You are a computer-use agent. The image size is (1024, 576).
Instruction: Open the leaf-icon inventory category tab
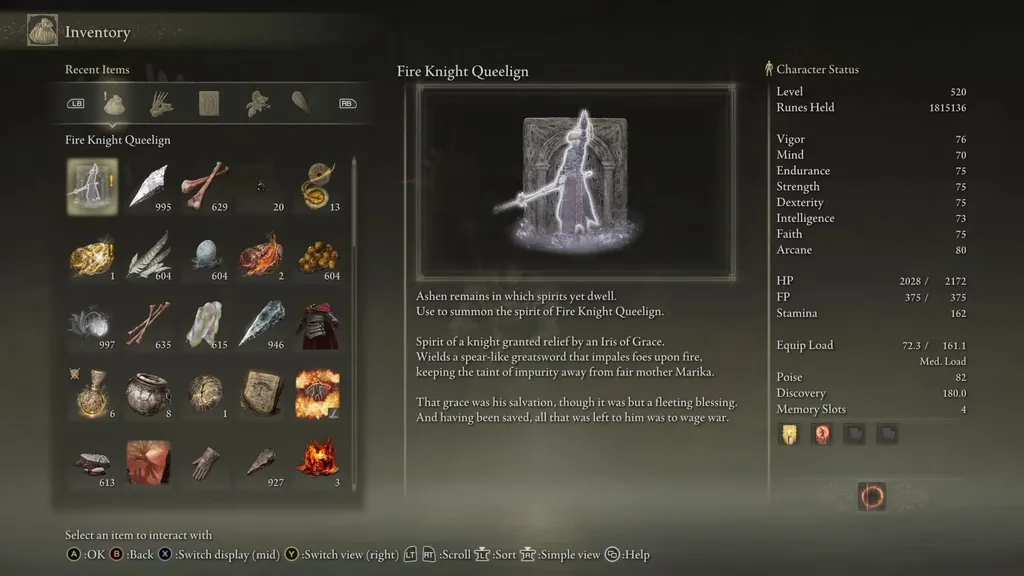coord(257,103)
